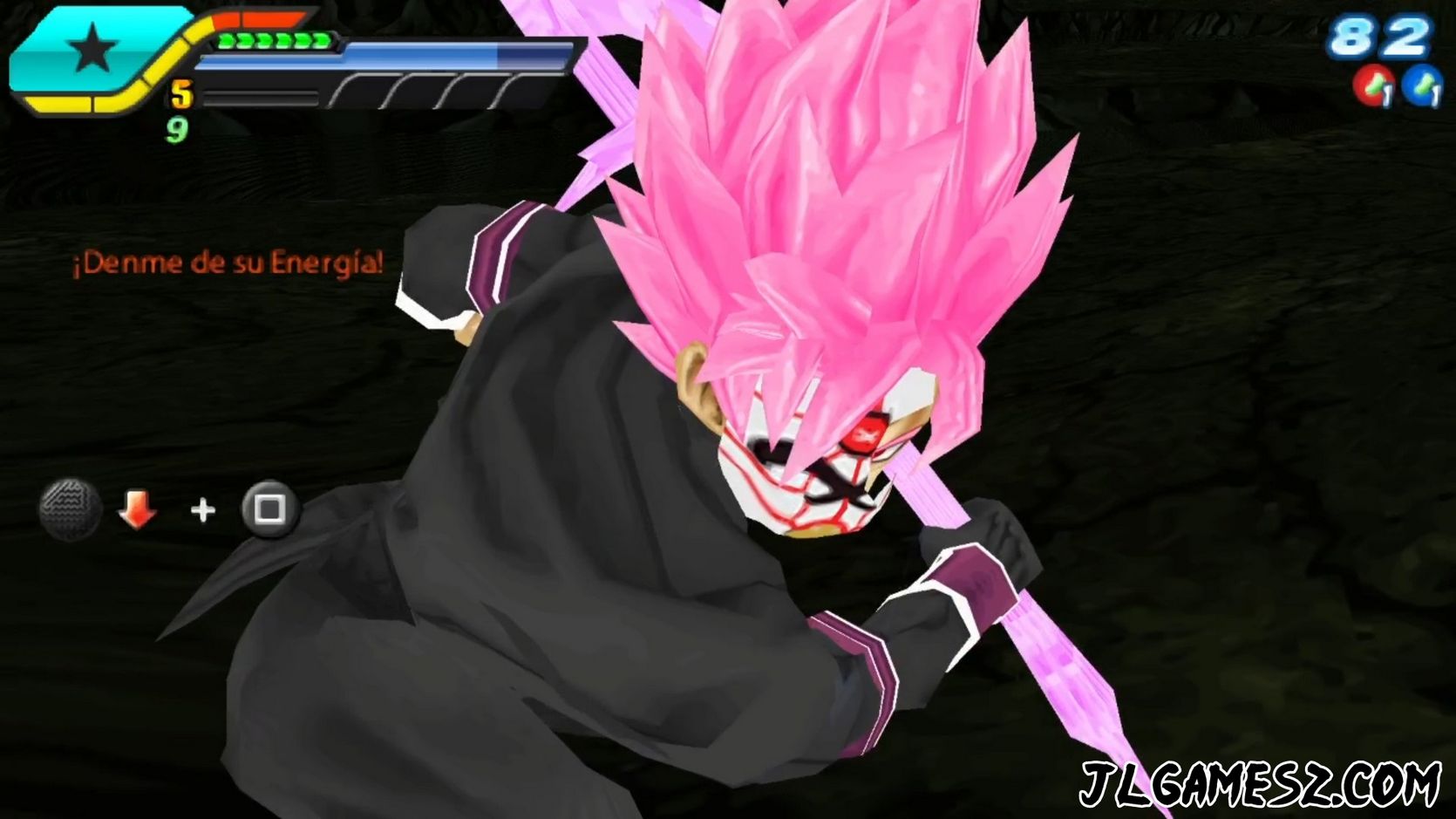The image size is (1456, 819).
Task: Toggle the first green energy pip
Action: [228, 40]
